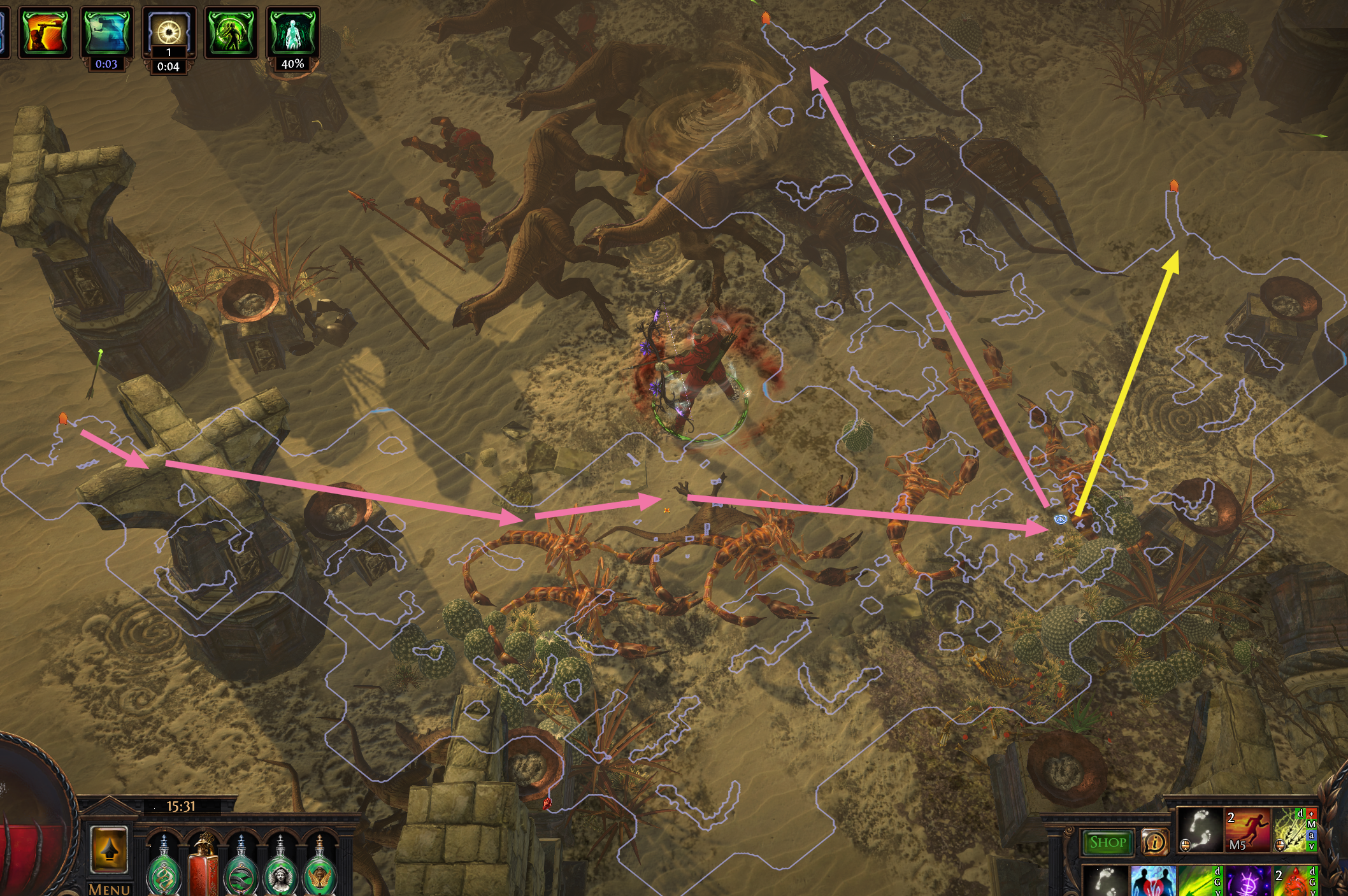
Task: Activate the blue twin-silhouette skill
Action: 1152,881
